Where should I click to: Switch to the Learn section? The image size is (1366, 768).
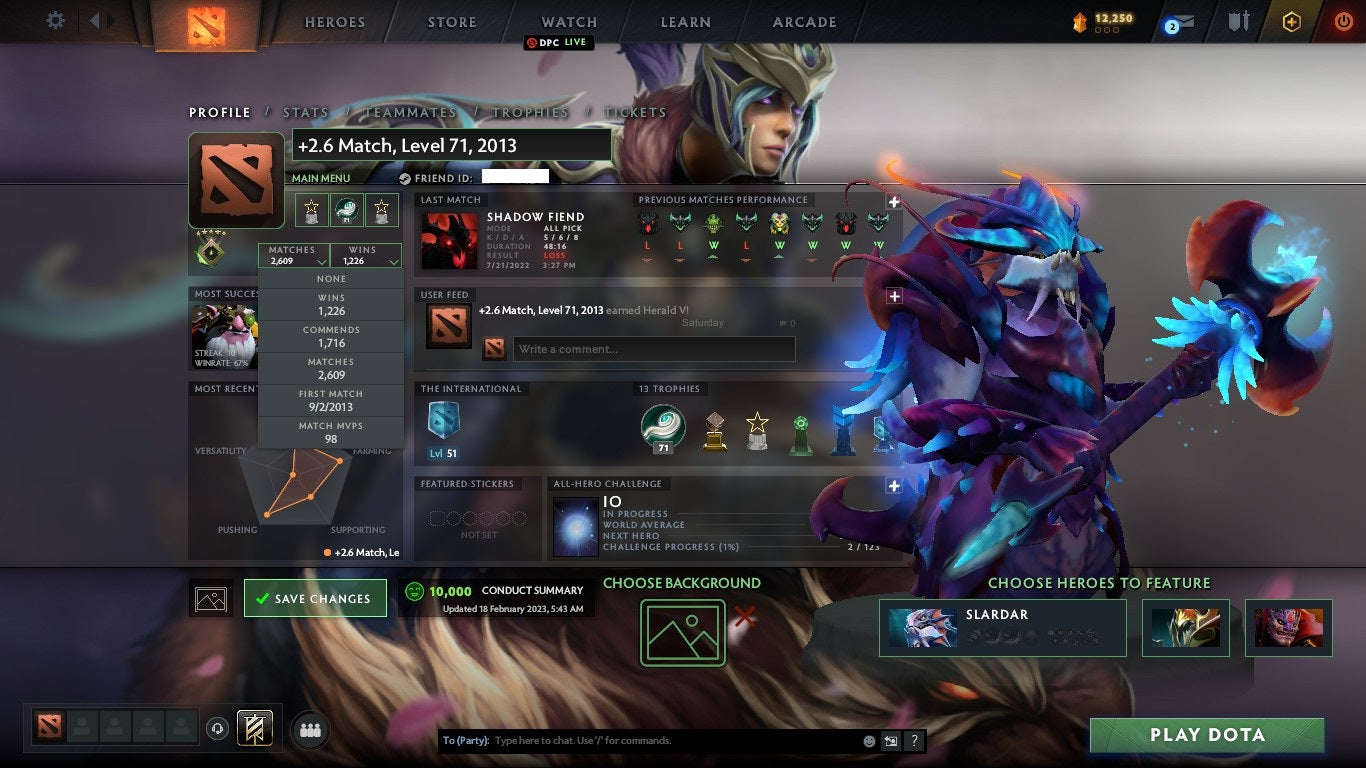click(685, 22)
